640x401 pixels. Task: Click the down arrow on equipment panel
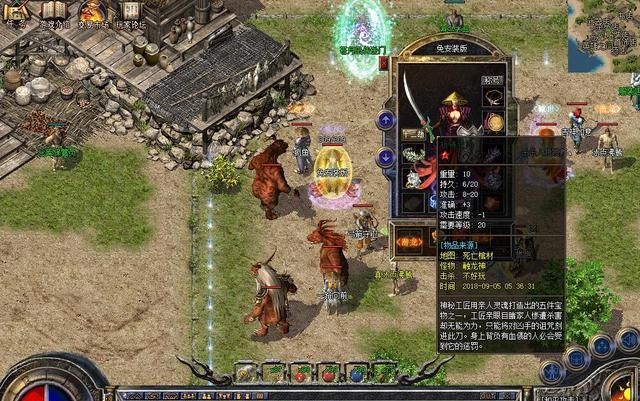coord(386,157)
